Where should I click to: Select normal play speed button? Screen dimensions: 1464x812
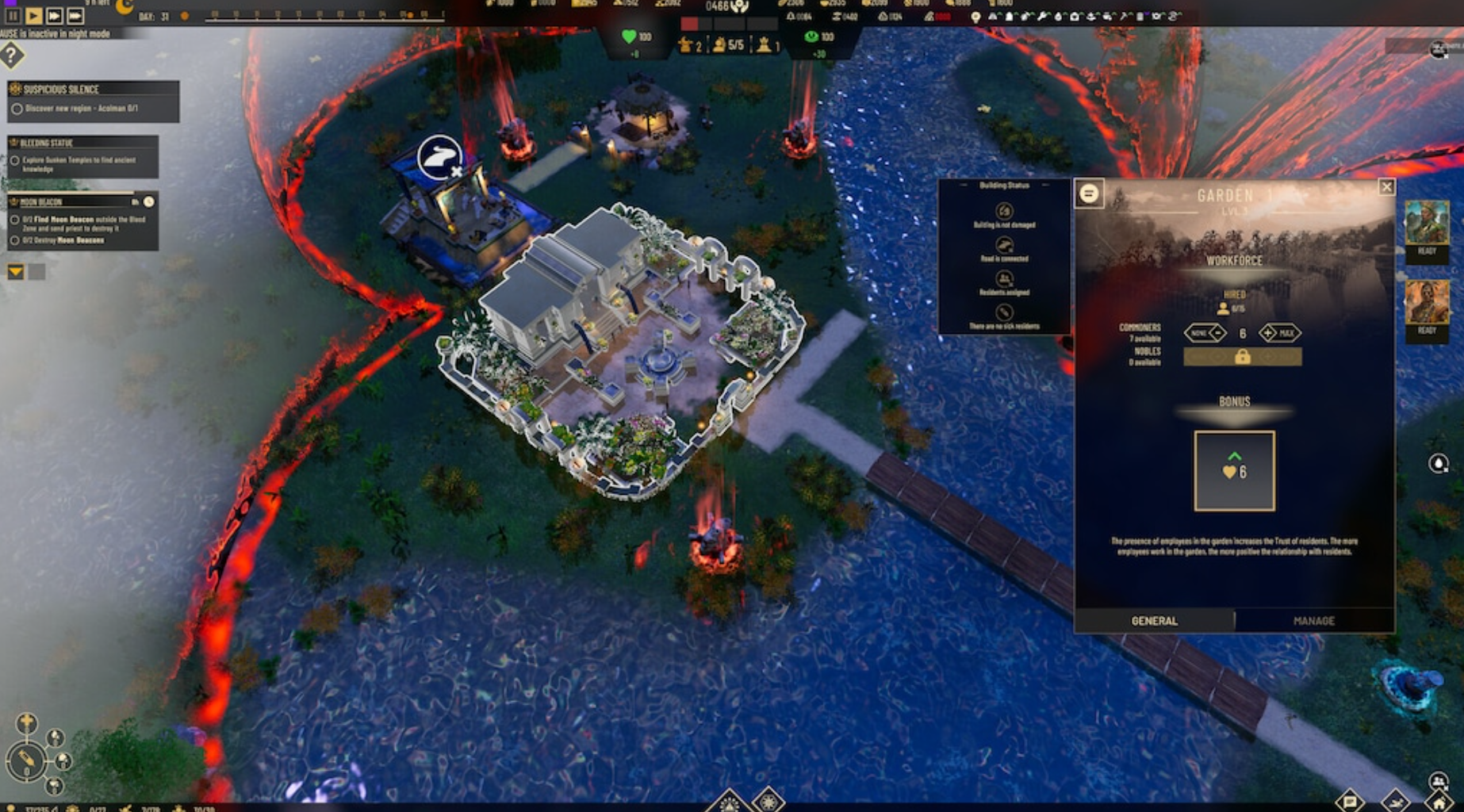[33, 14]
